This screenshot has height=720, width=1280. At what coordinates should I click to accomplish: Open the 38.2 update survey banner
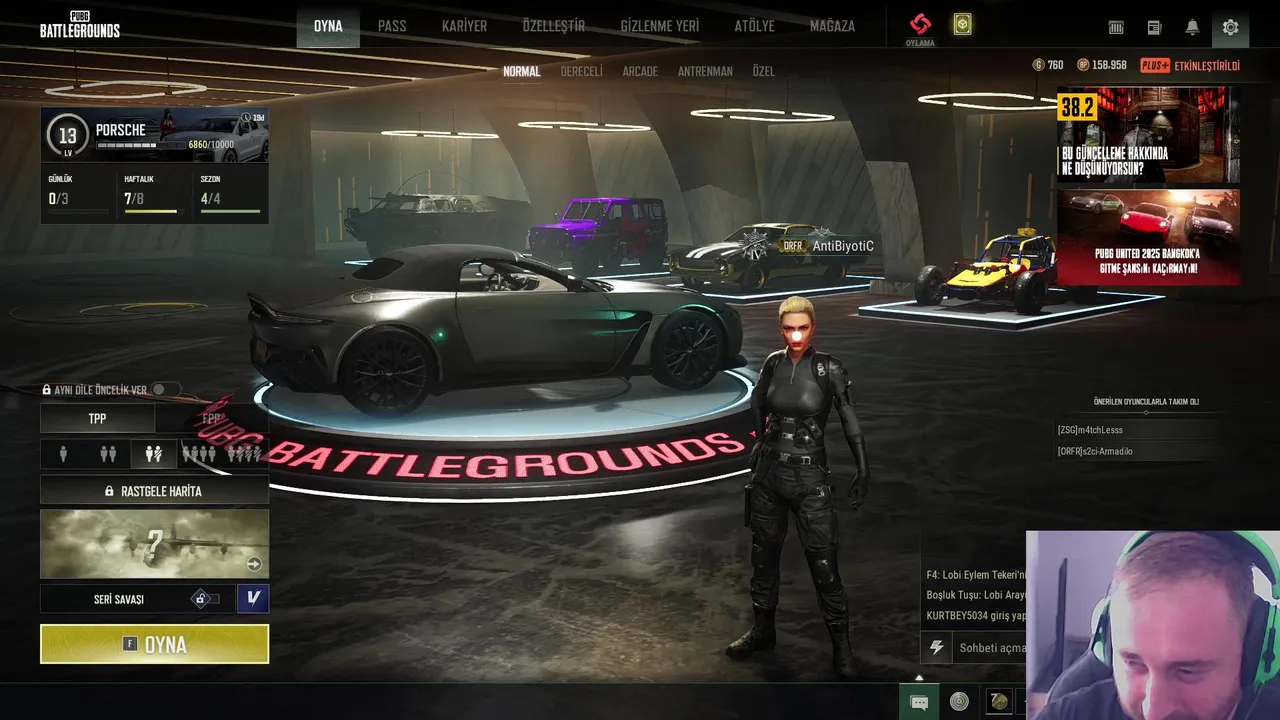point(1148,135)
